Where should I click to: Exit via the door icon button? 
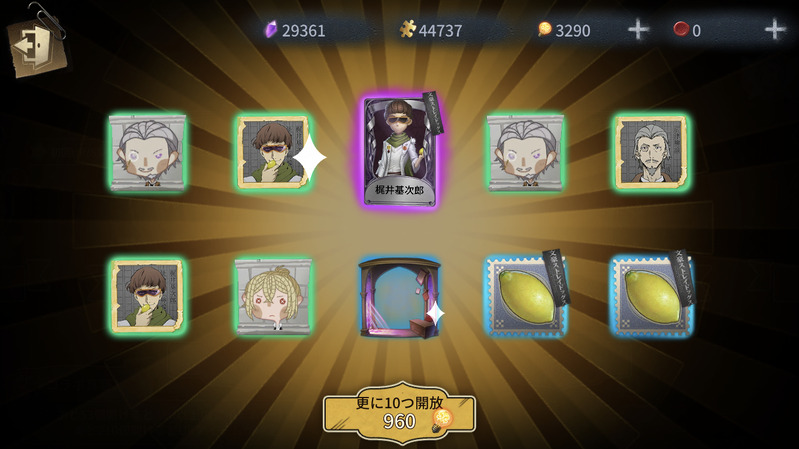click(x=35, y=45)
